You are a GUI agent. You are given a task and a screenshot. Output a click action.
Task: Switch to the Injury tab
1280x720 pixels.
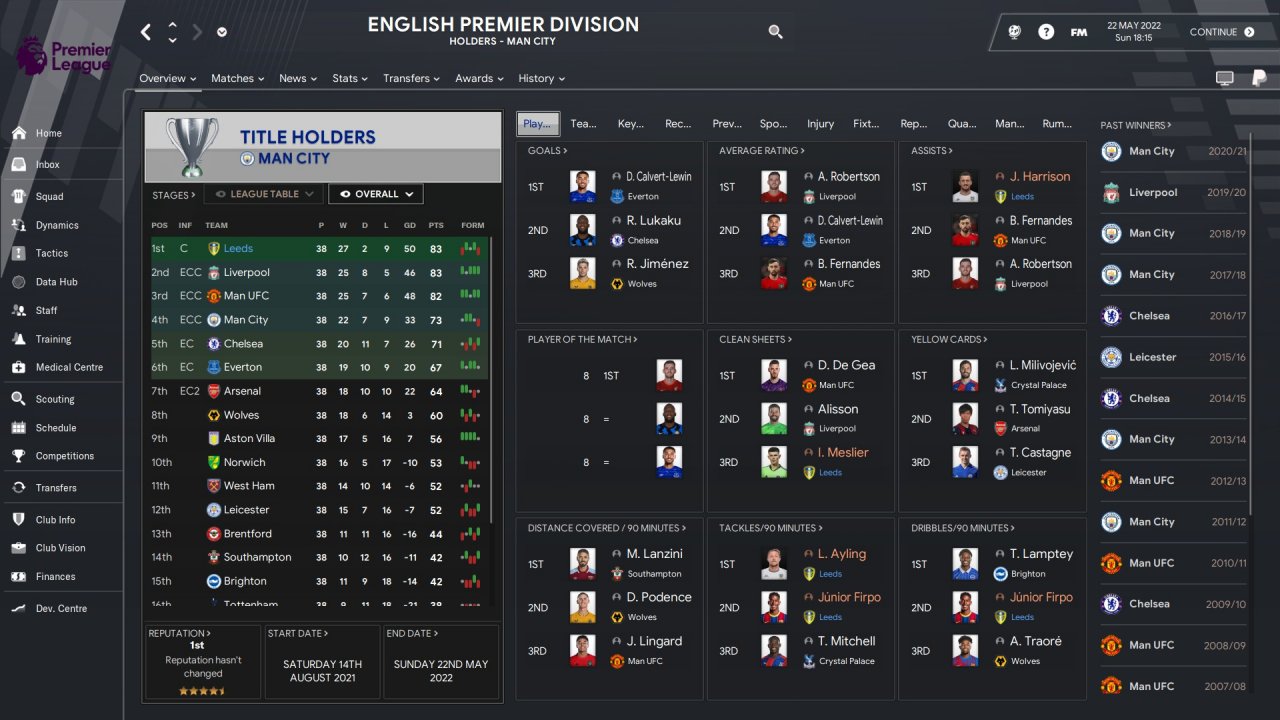(x=820, y=124)
